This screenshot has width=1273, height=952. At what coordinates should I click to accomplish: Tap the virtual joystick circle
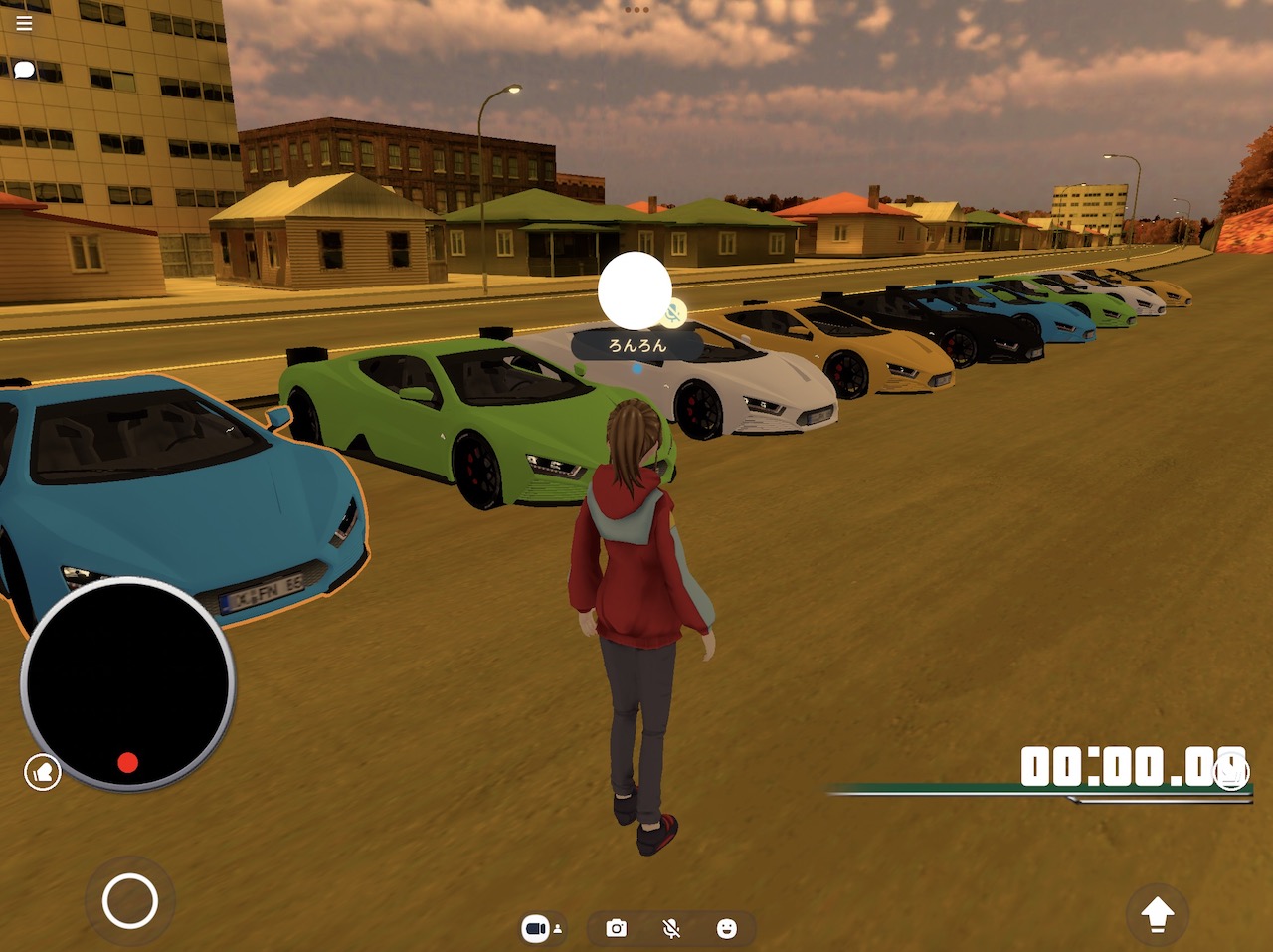point(130,901)
